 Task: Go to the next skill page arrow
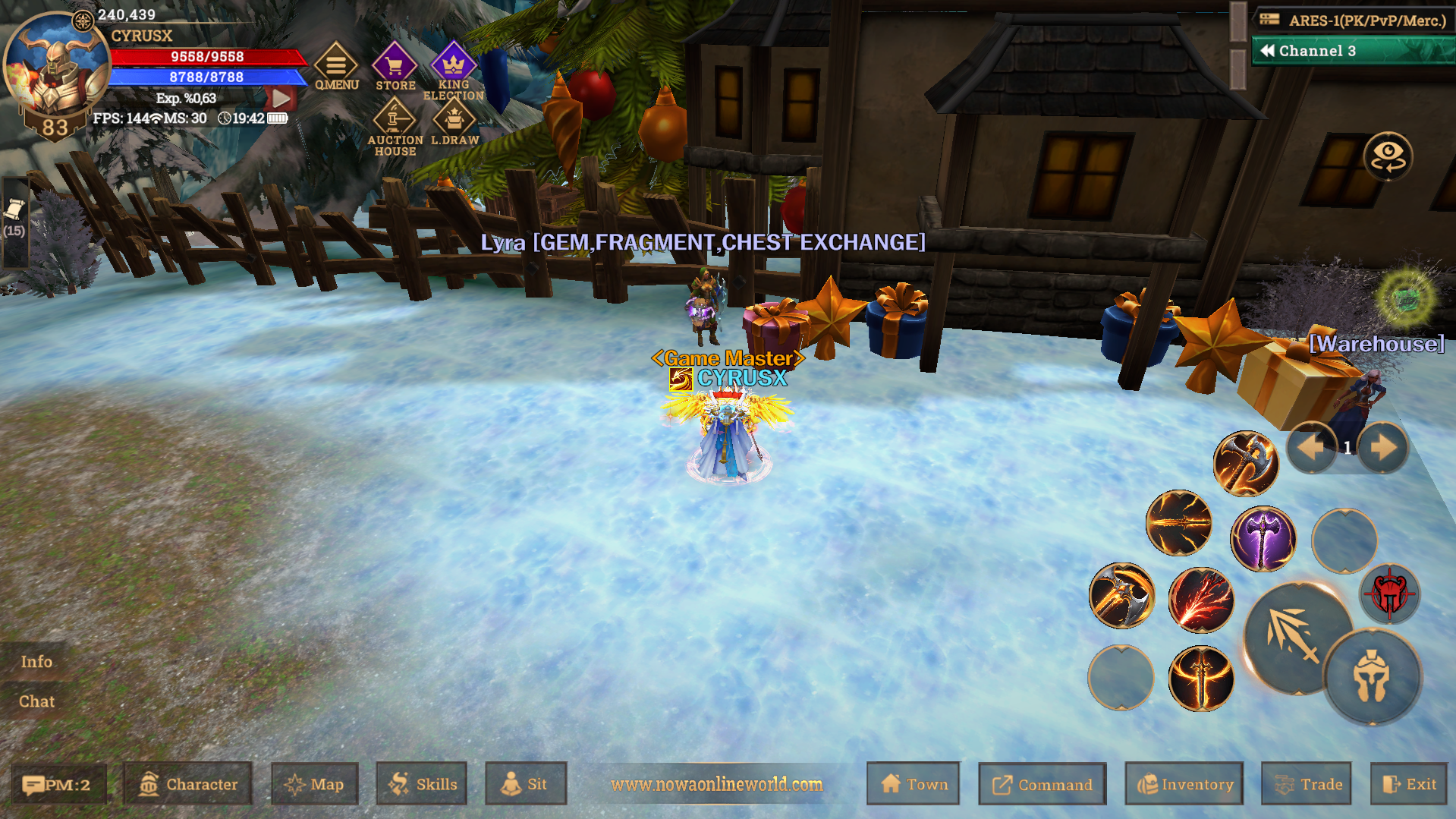[1382, 448]
